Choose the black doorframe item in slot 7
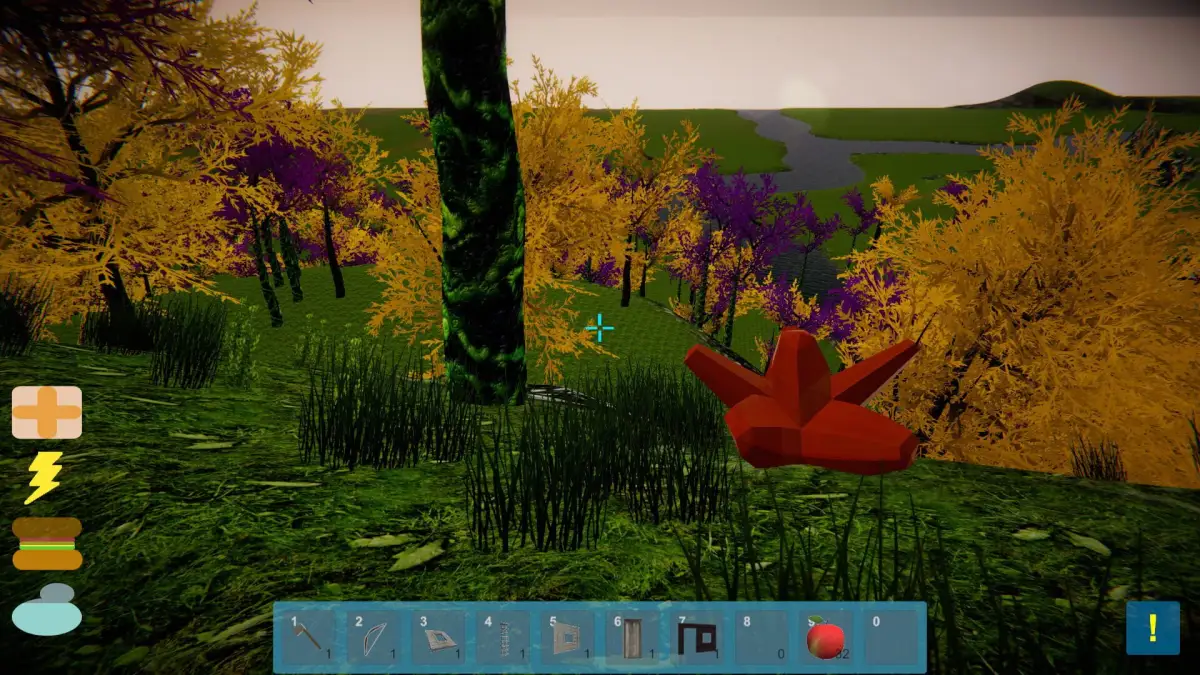The image size is (1200, 675). click(x=697, y=637)
